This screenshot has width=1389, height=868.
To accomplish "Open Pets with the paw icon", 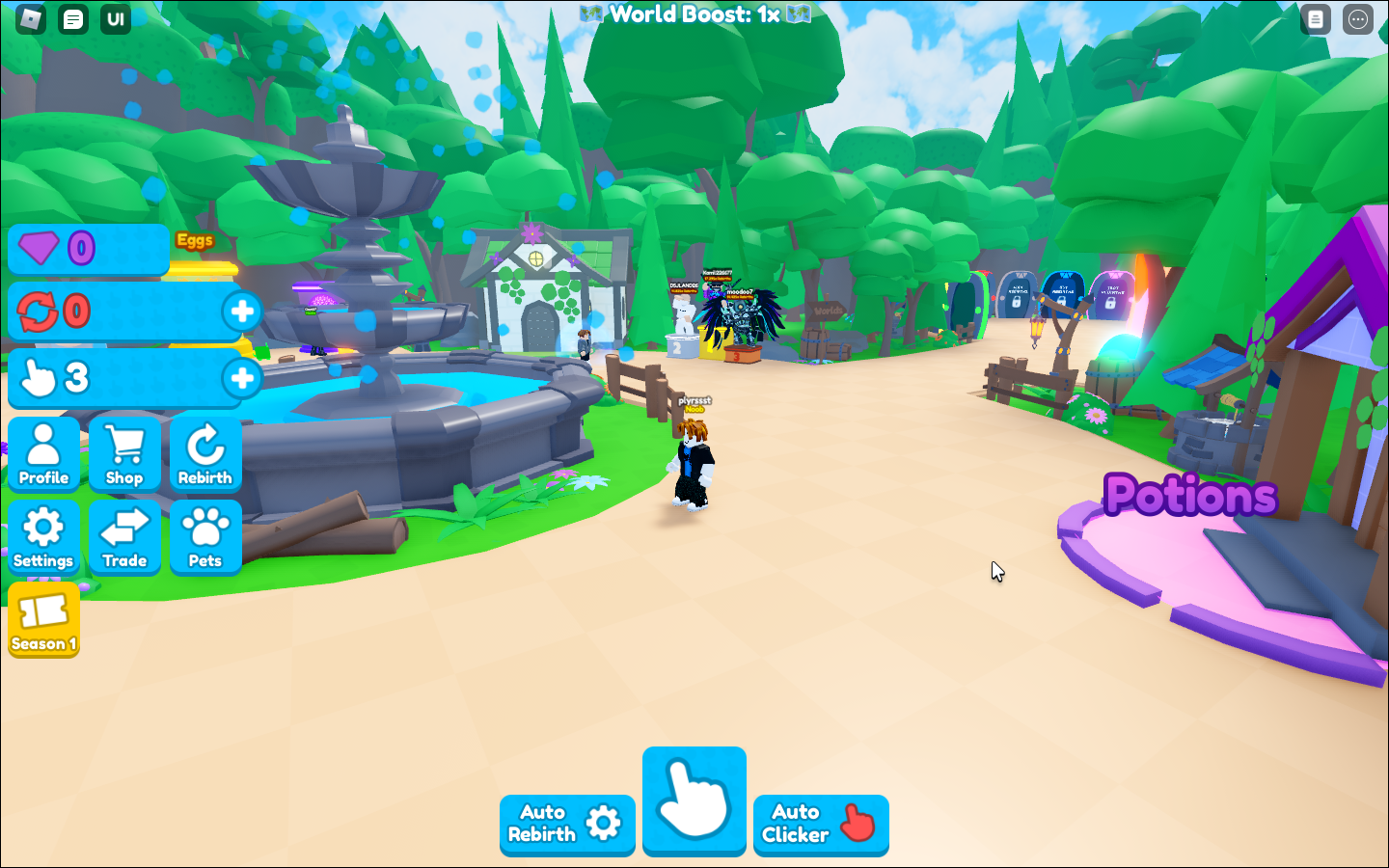I will tap(205, 537).
